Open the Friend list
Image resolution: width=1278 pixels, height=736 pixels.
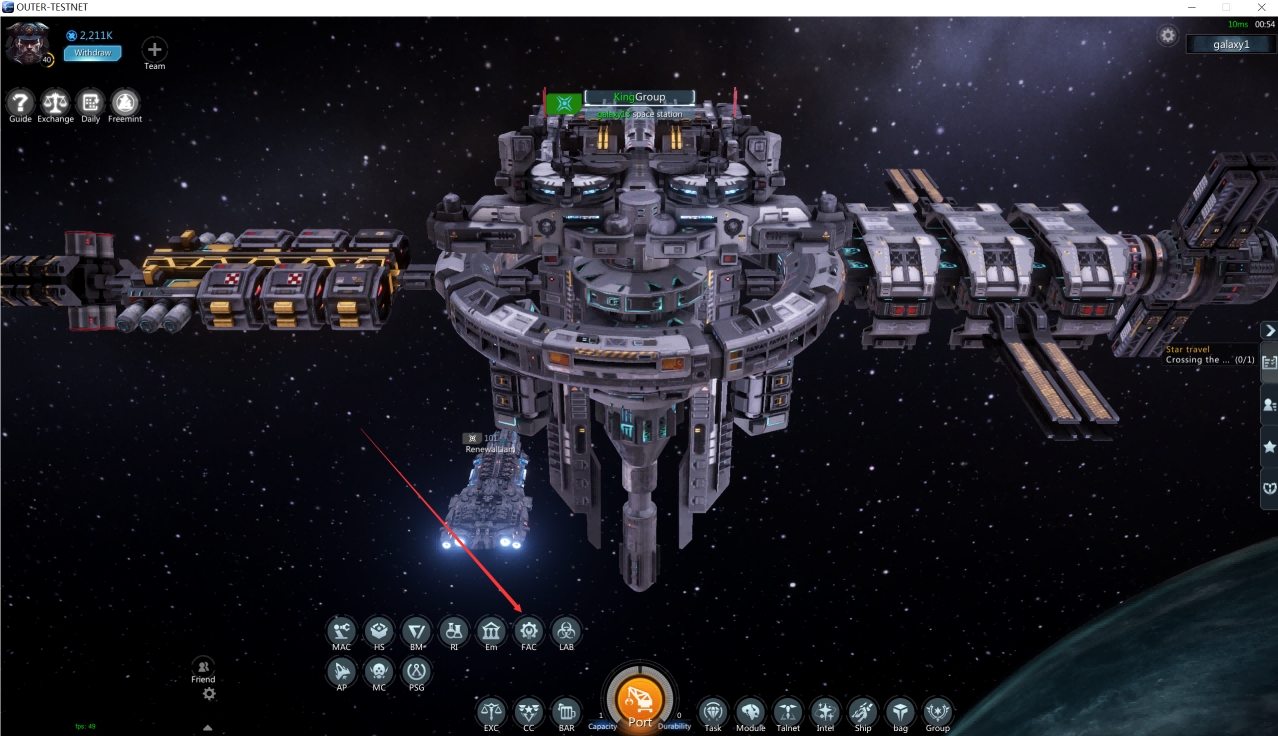click(203, 668)
